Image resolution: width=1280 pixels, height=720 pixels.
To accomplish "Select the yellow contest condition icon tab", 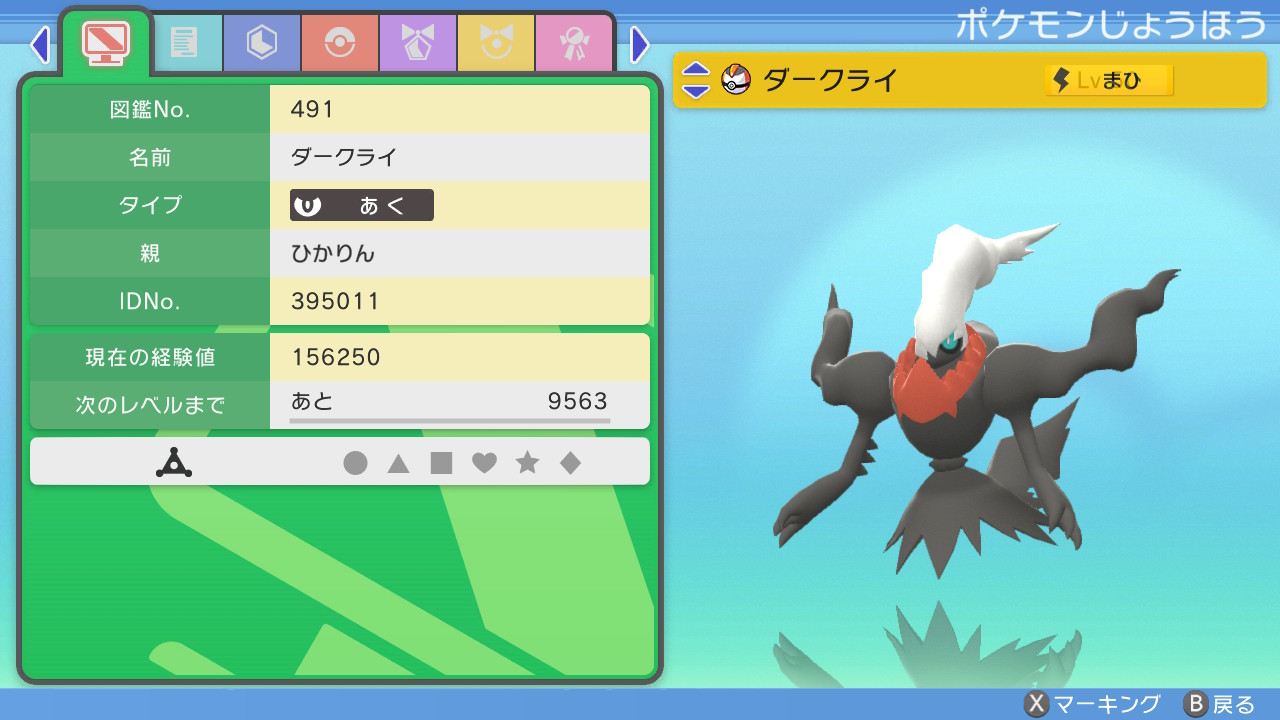I will [x=496, y=42].
